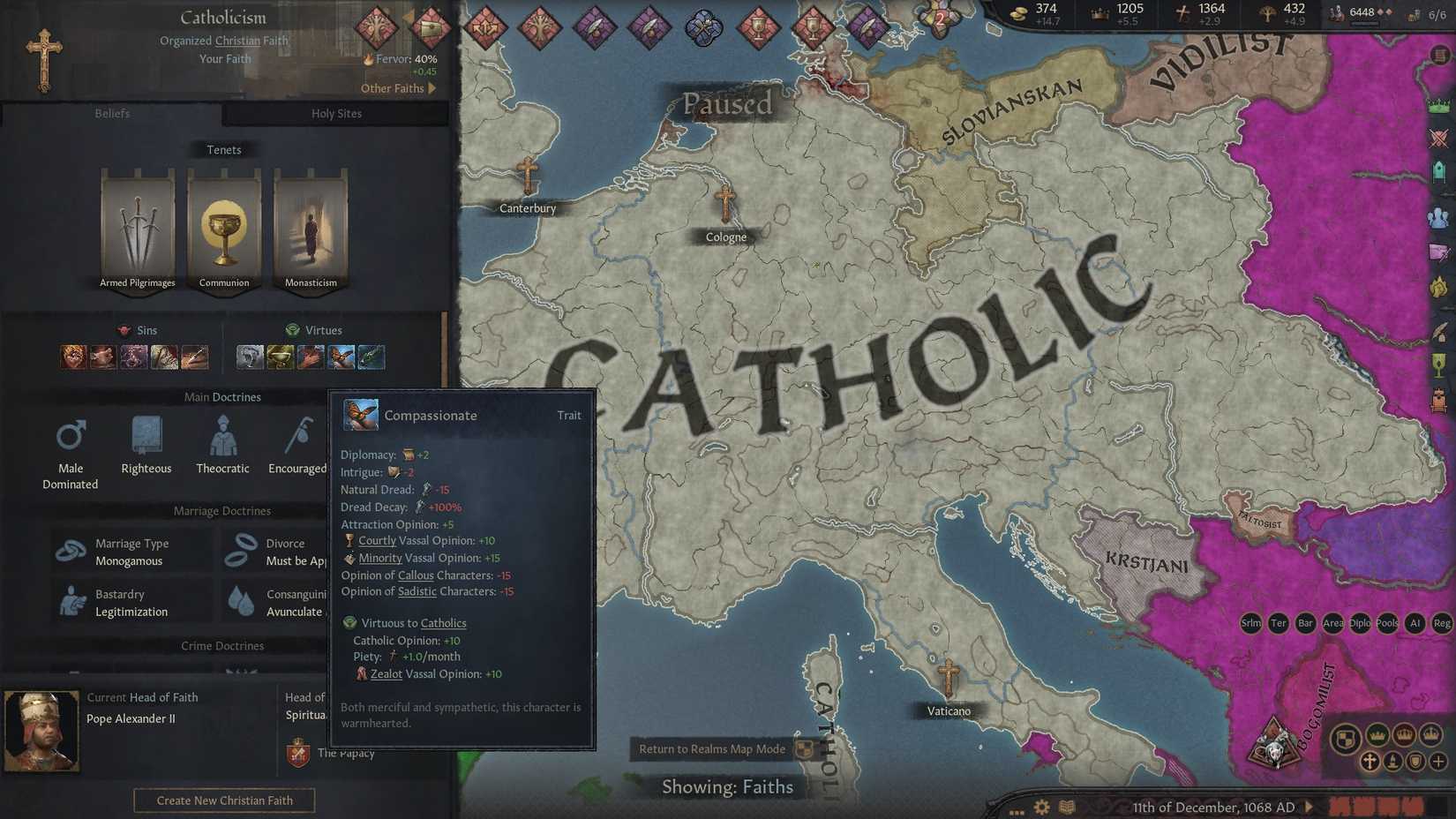
Task: Toggle the AI debug map mode
Action: pyautogui.click(x=1415, y=623)
